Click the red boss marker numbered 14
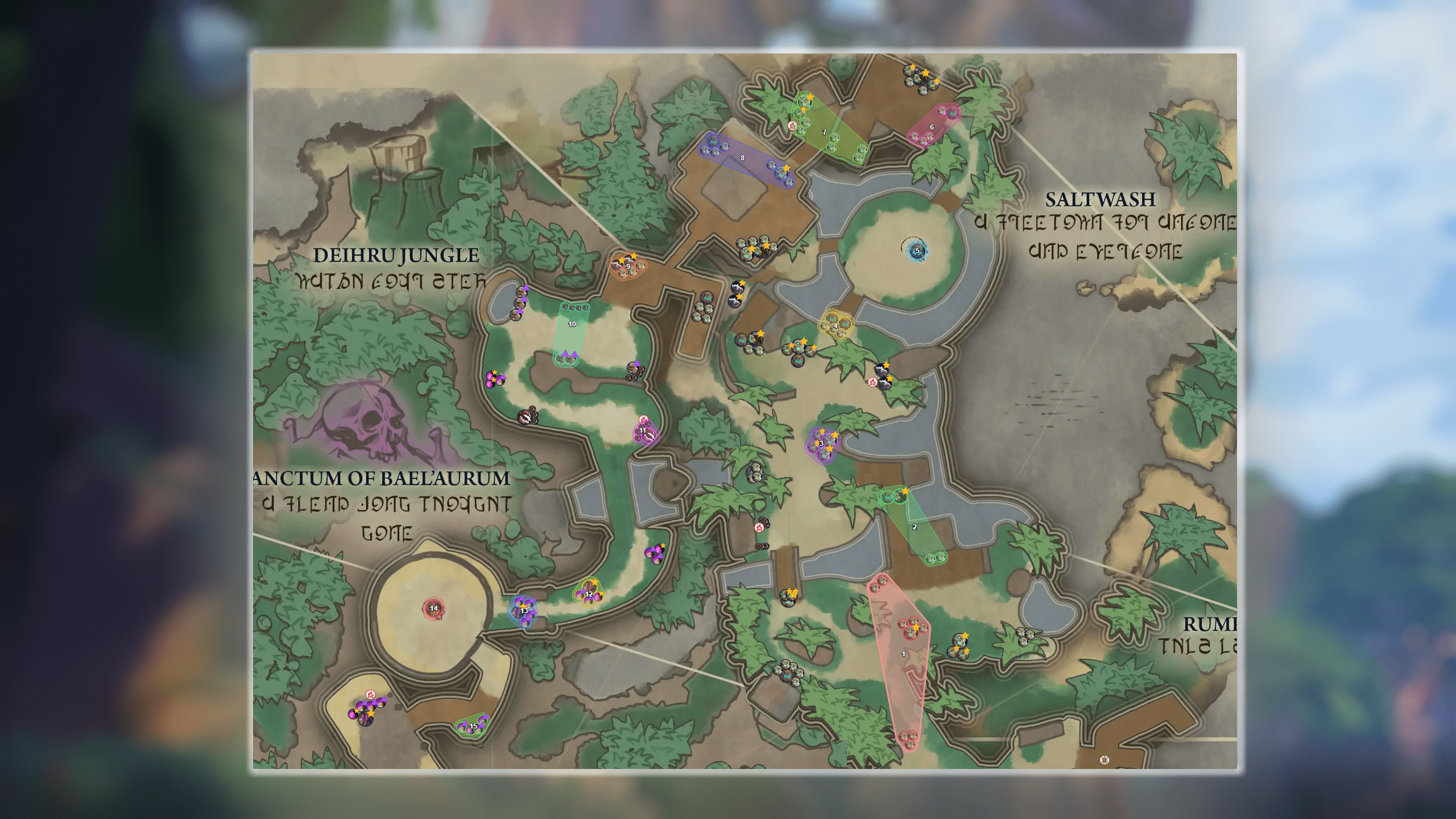 434,609
